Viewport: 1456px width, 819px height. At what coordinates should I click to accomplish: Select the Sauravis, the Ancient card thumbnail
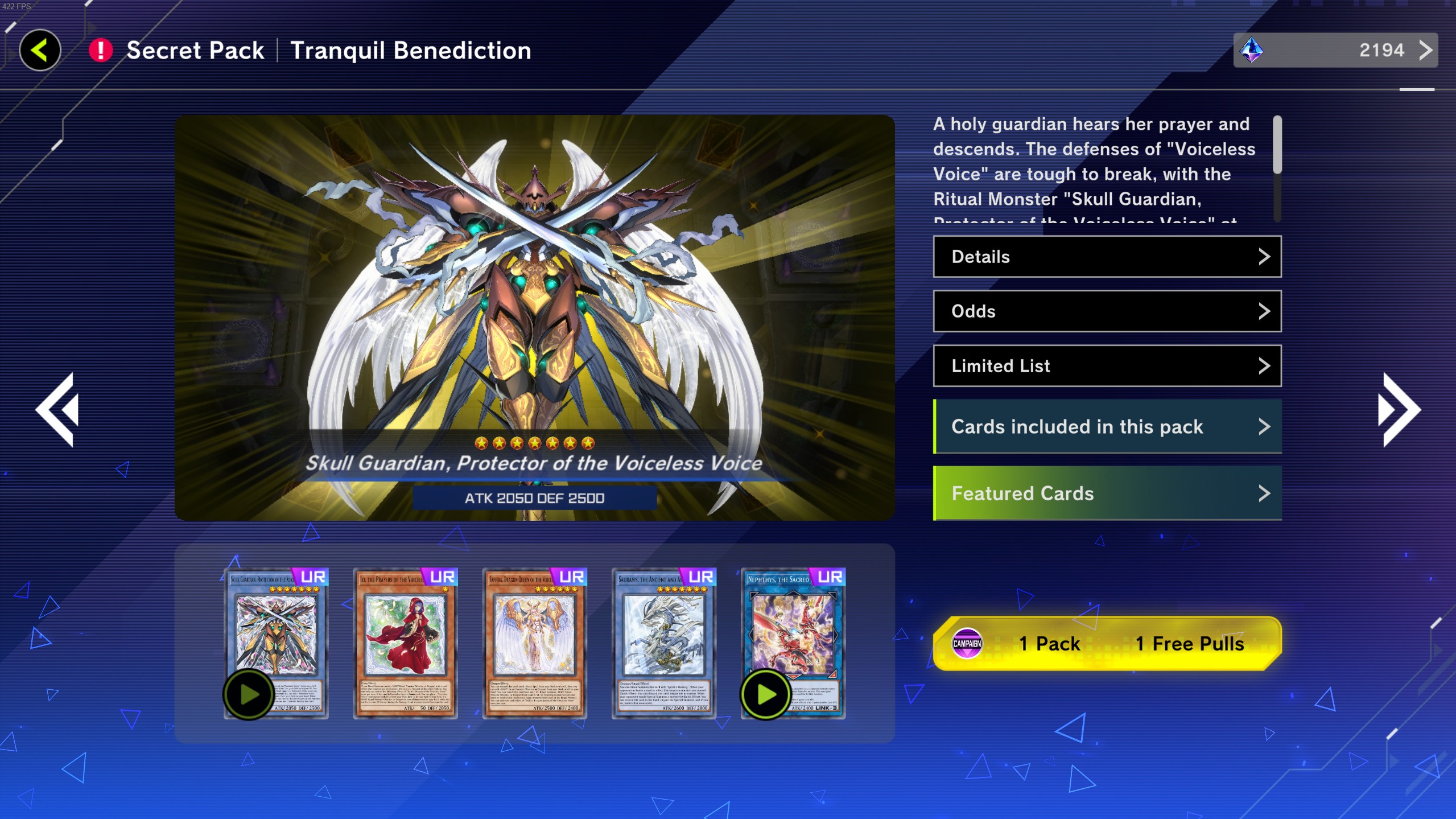[x=663, y=643]
